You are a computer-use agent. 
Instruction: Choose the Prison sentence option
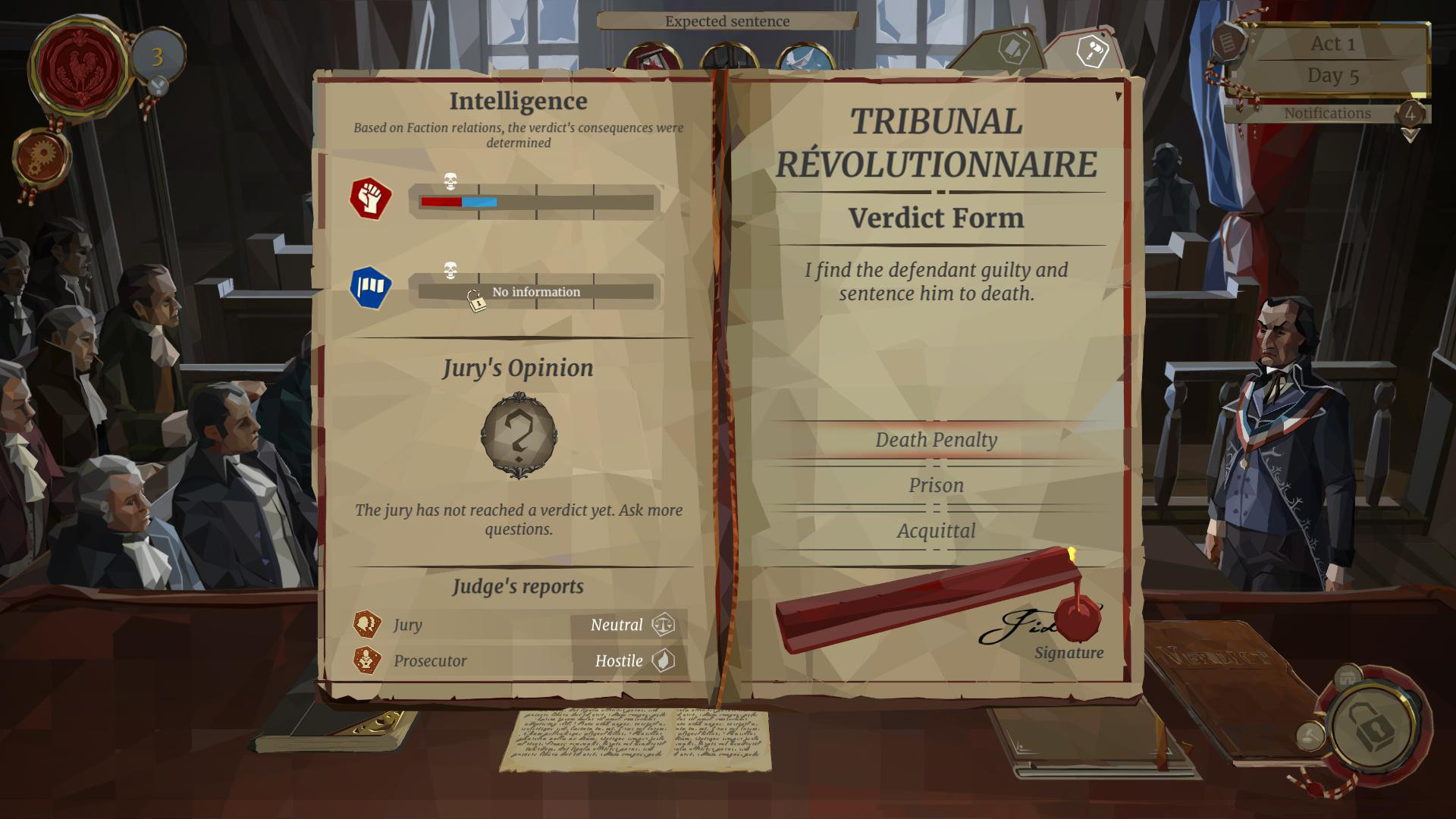click(x=936, y=486)
